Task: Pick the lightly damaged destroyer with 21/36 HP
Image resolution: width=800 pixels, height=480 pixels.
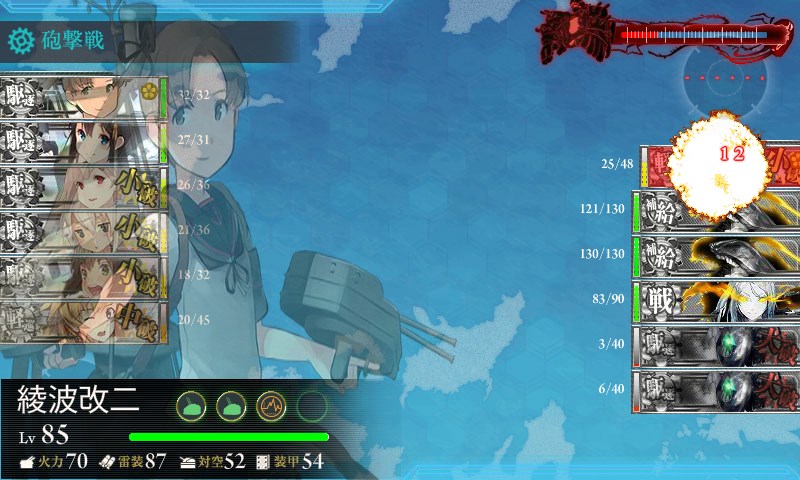Action: click(x=82, y=231)
